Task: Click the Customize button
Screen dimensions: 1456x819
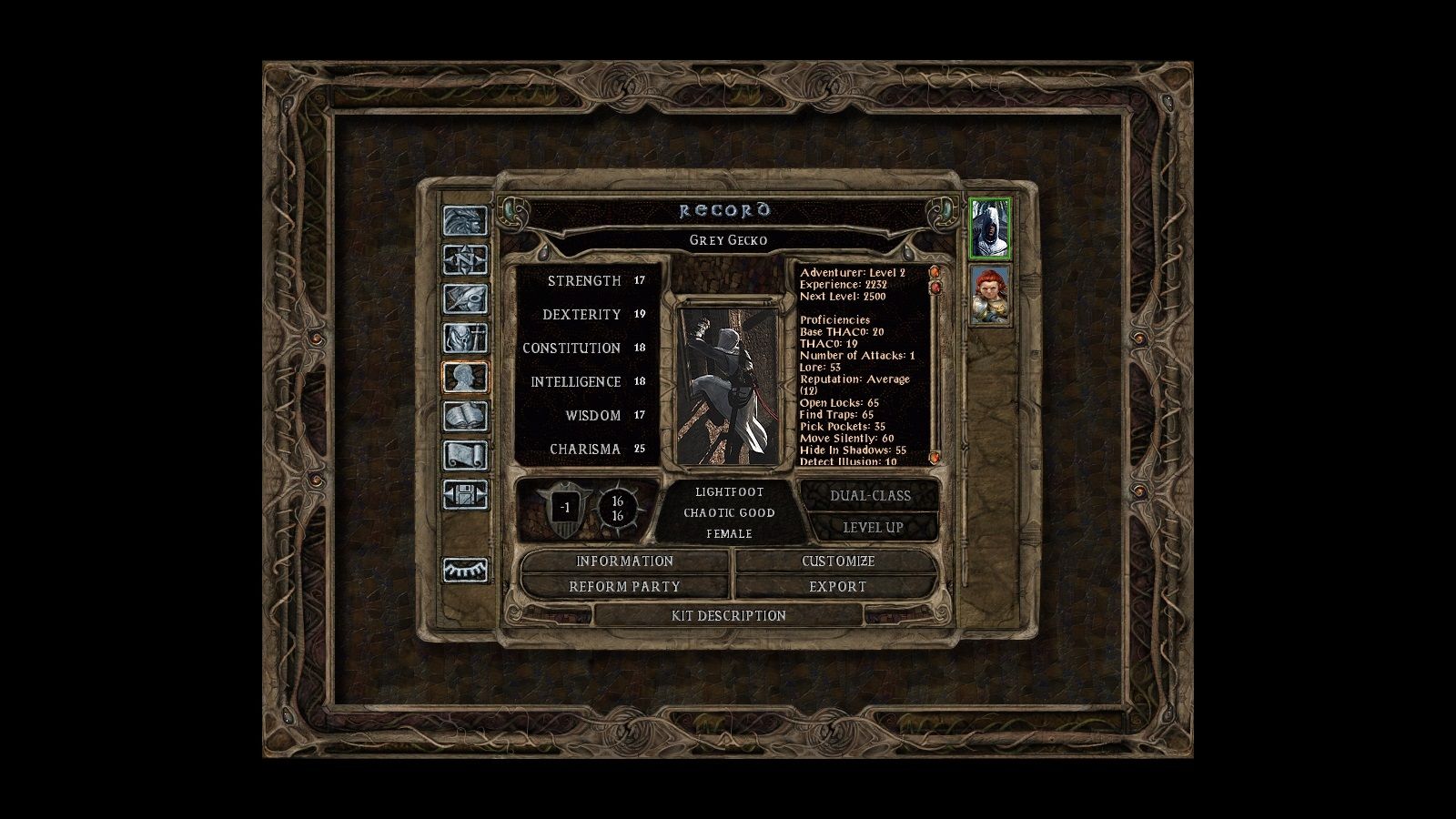Action: pos(837,561)
